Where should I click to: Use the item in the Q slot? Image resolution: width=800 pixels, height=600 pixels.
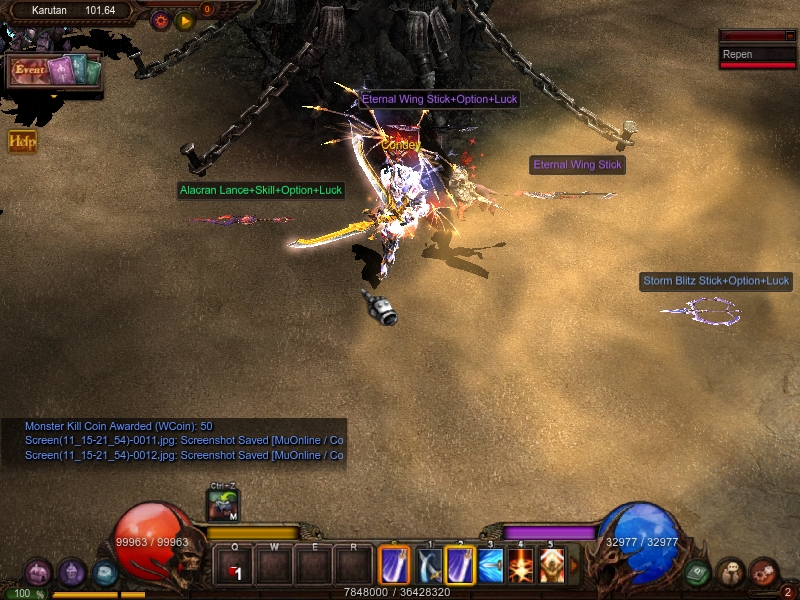point(234,567)
